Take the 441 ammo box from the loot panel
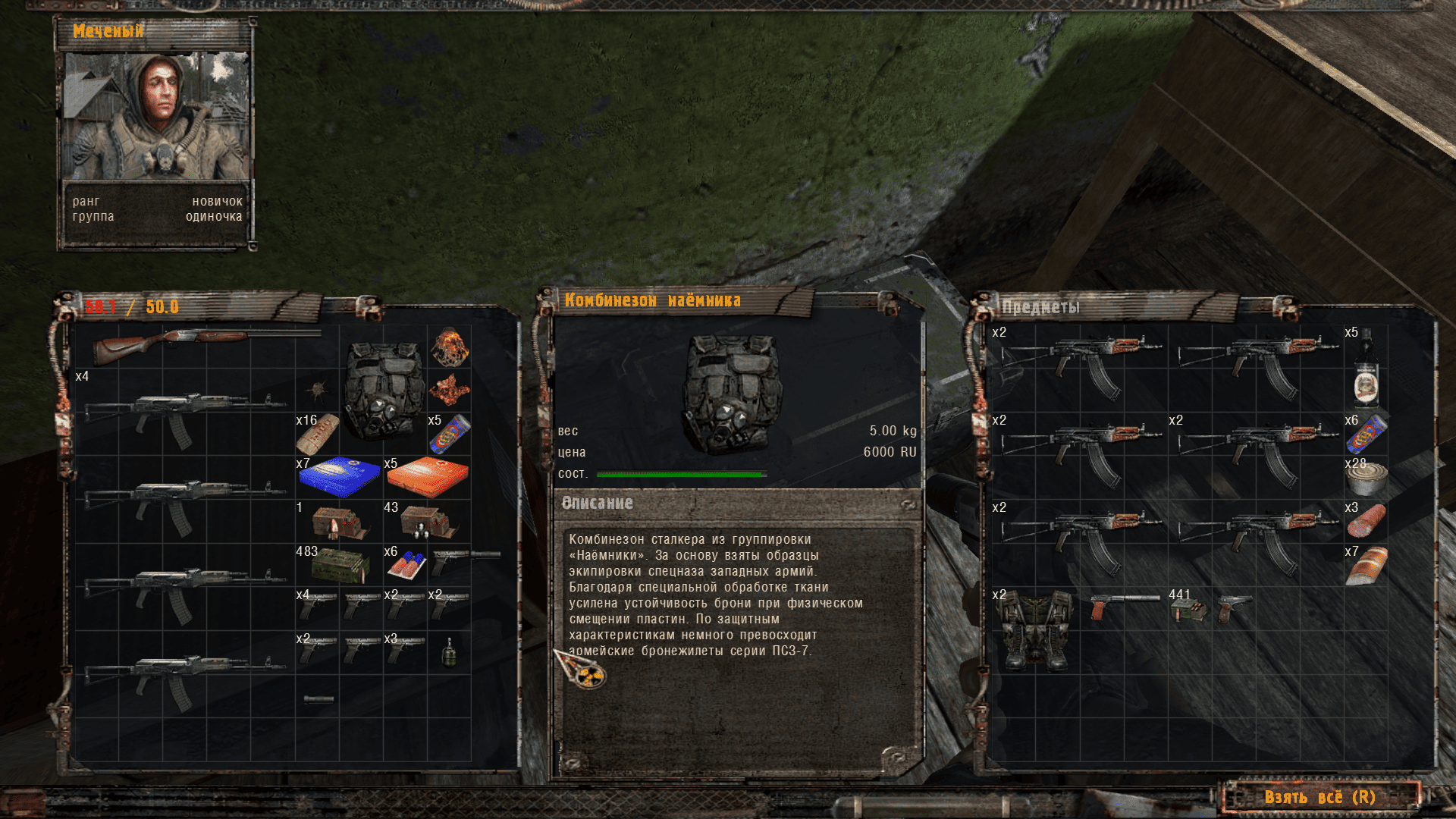The height and width of the screenshot is (819, 1456). [1189, 609]
